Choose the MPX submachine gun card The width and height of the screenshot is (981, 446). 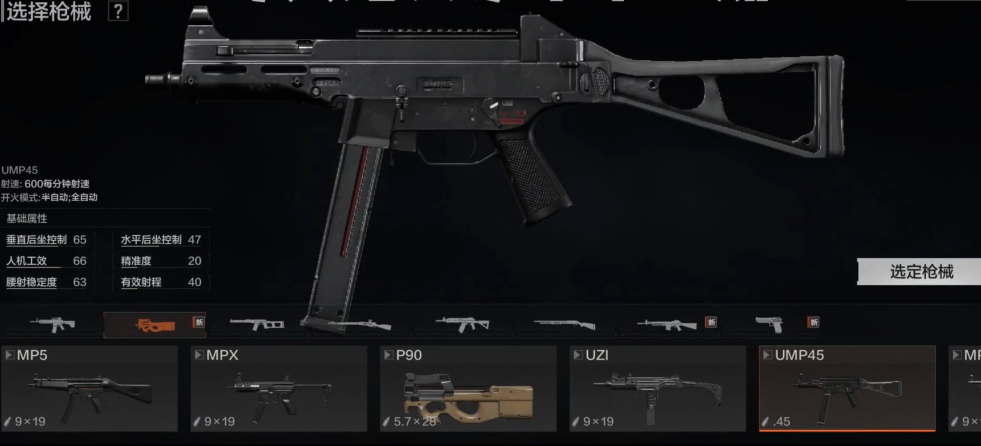tap(279, 388)
